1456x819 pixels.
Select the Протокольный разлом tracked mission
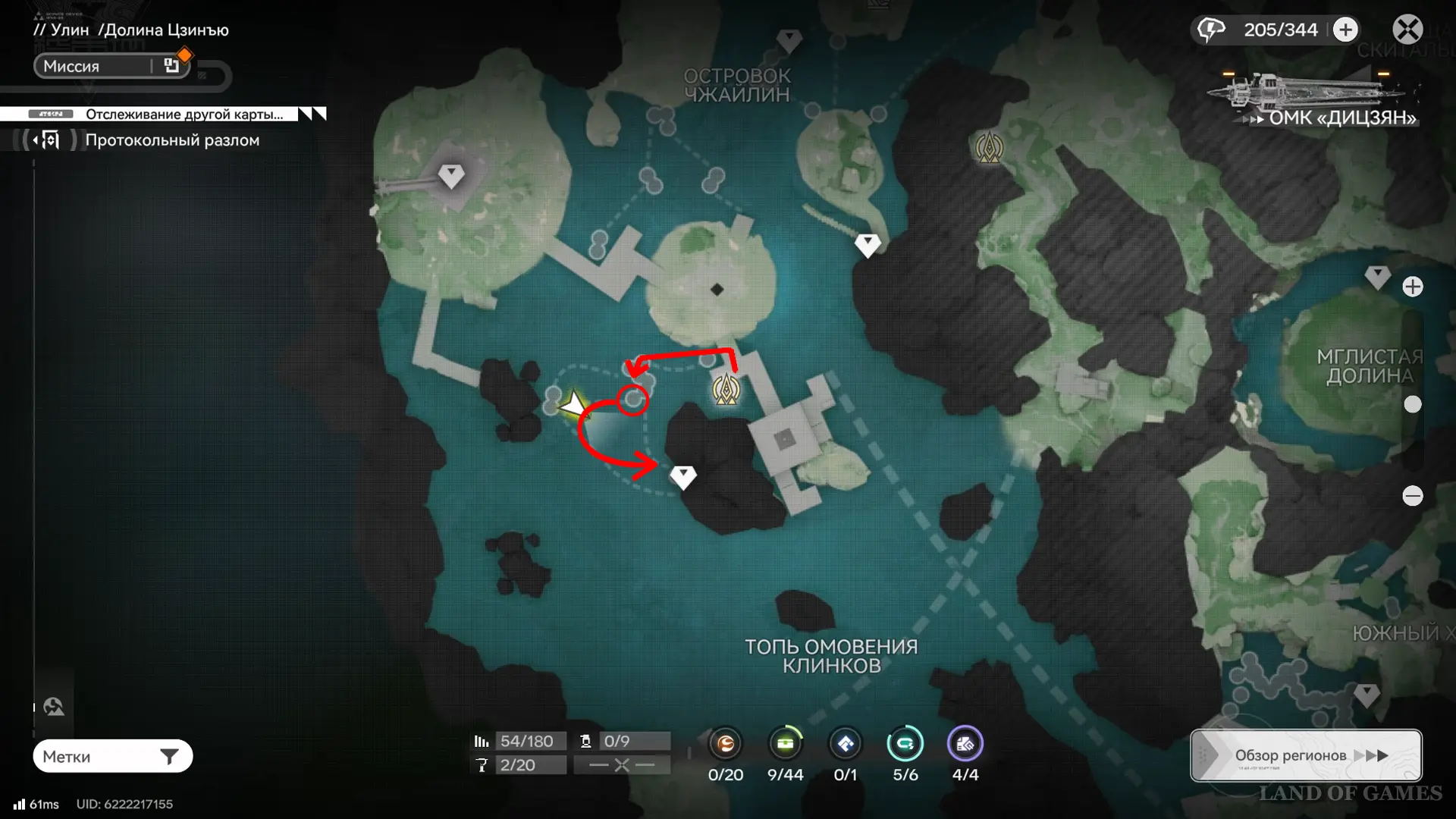coord(171,140)
